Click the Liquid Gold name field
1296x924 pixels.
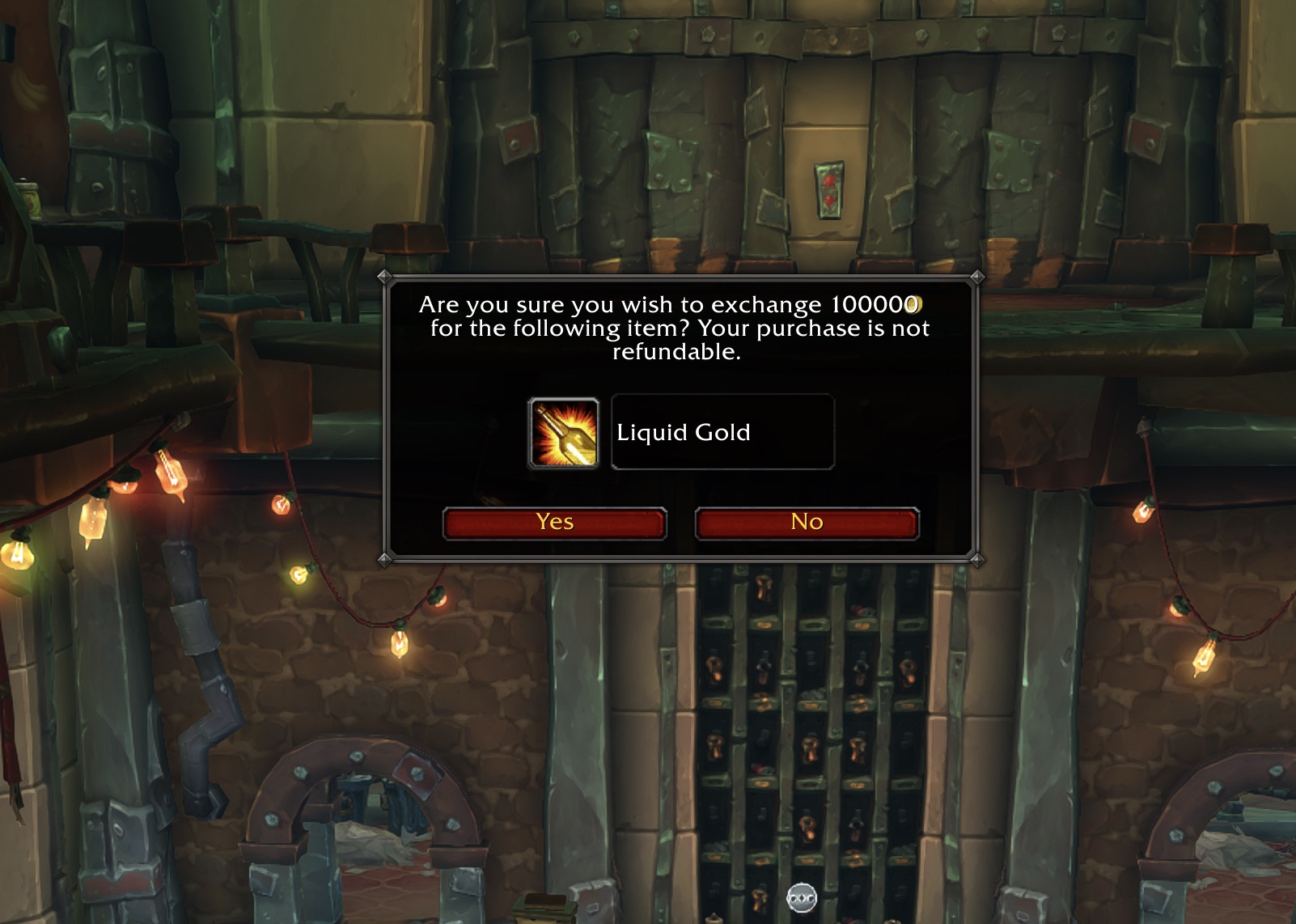coord(722,432)
